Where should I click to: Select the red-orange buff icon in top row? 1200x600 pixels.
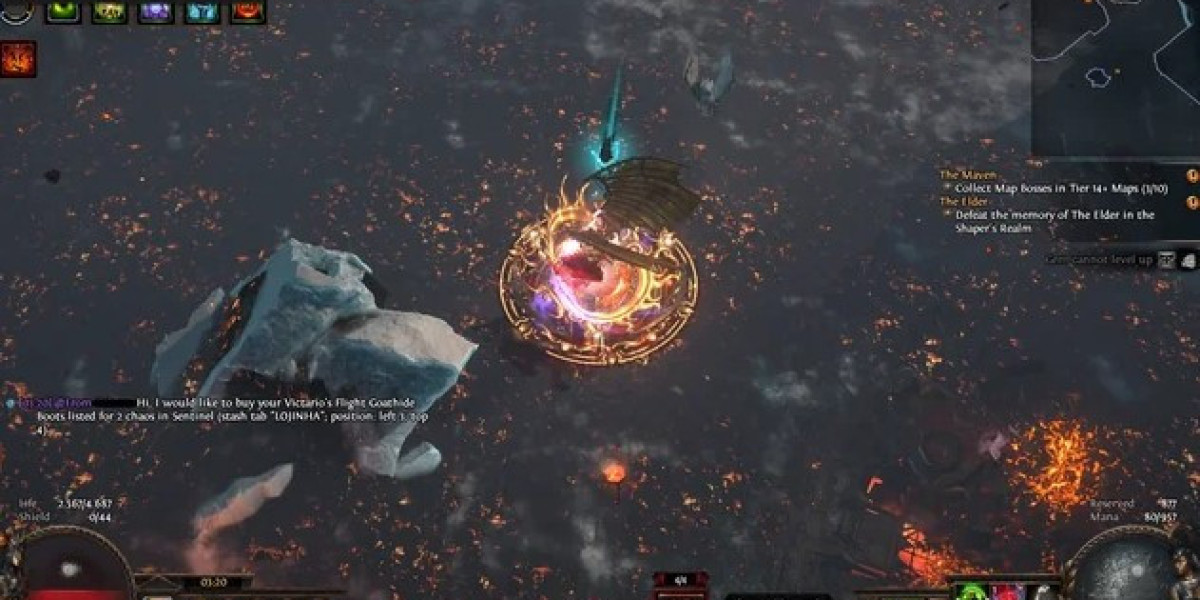pyautogui.click(x=248, y=11)
